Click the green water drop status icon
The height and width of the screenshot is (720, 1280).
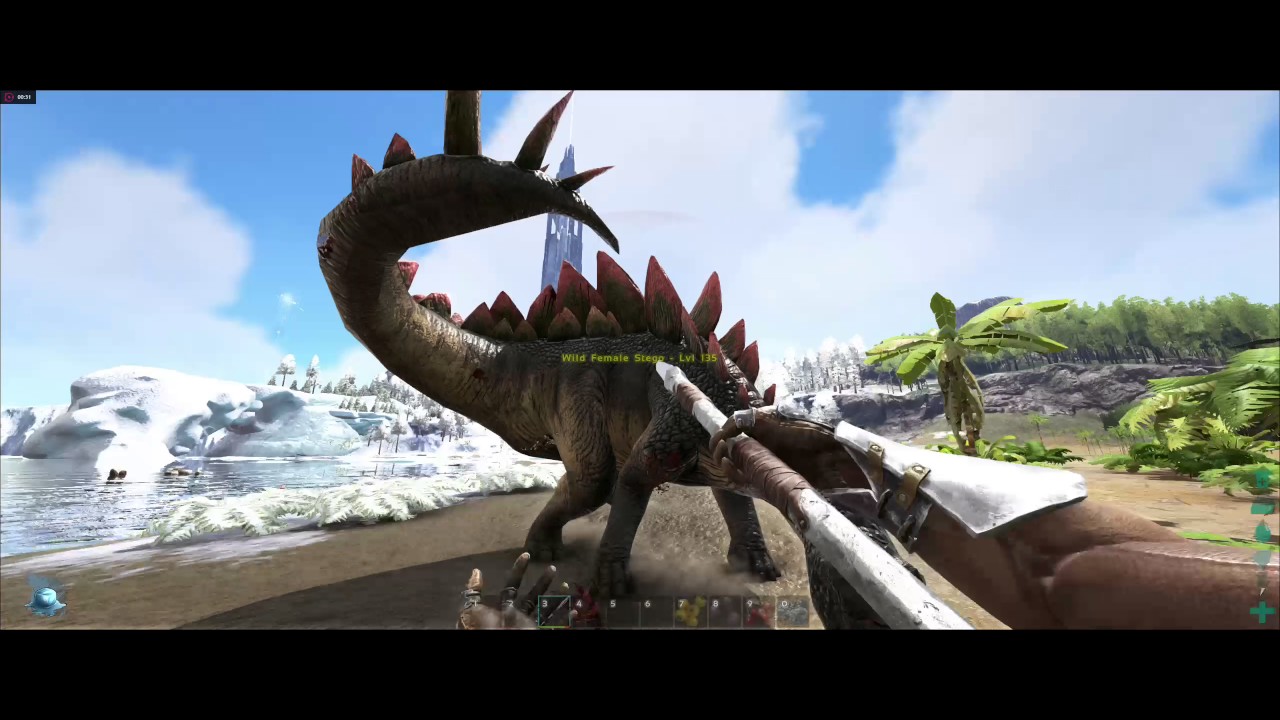[1262, 530]
